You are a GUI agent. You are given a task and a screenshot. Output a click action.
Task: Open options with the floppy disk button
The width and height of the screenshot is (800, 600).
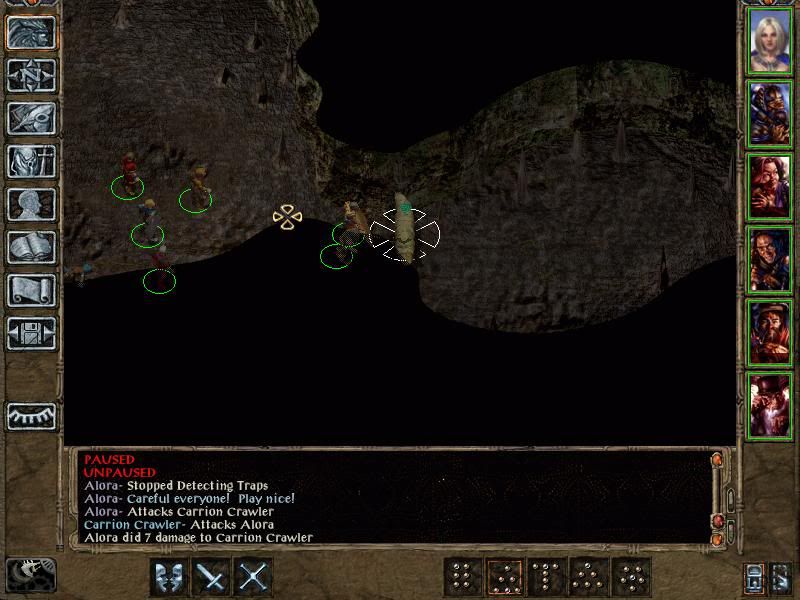[32, 333]
